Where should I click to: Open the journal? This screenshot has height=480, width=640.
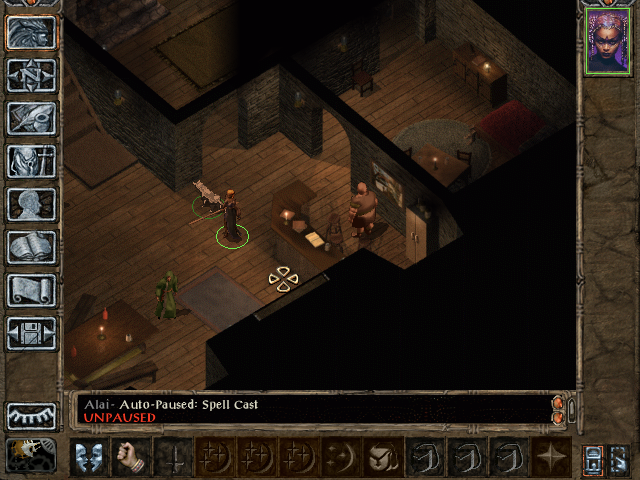click(x=31, y=117)
